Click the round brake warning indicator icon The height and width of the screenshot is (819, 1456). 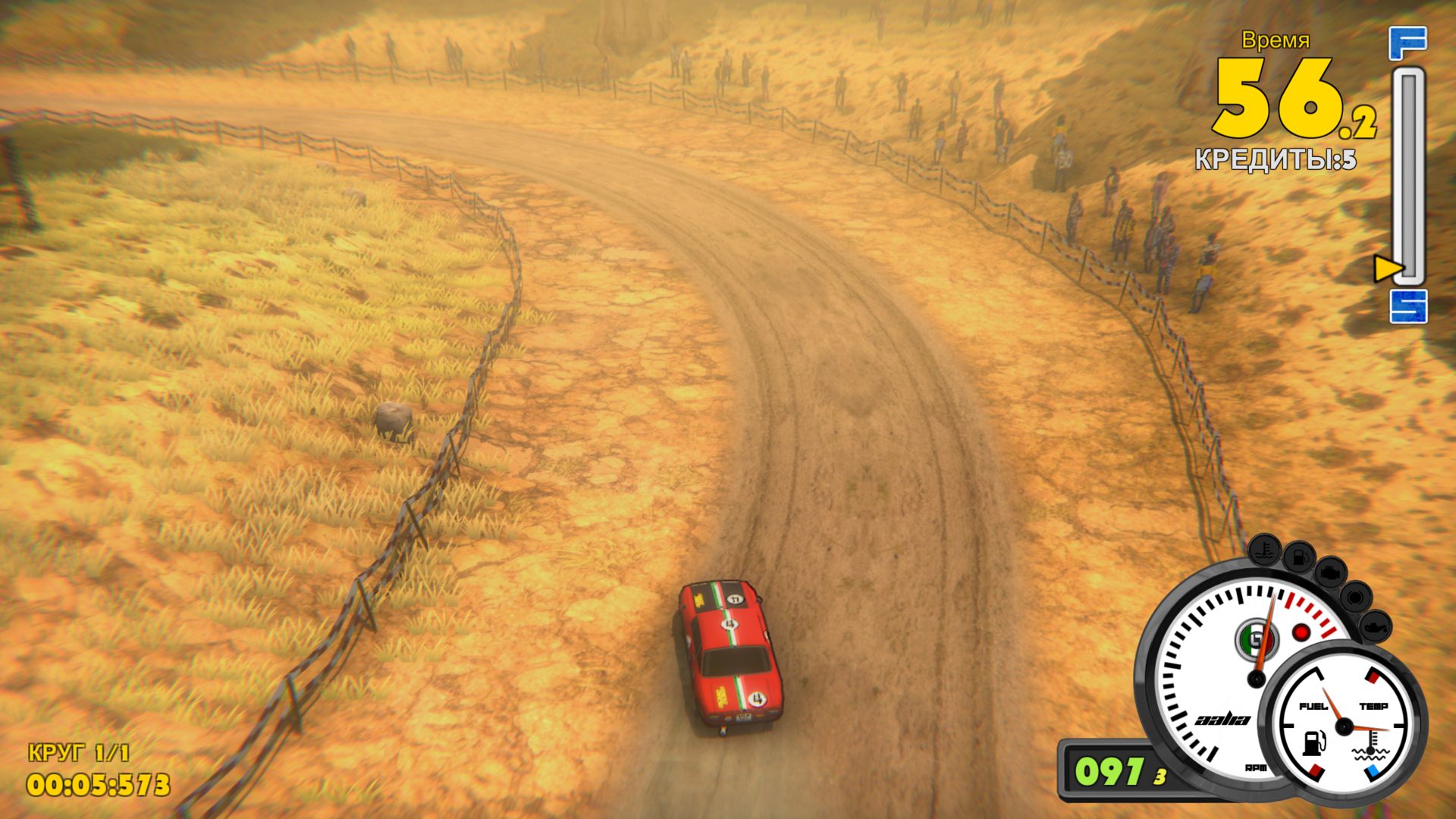(x=1357, y=597)
